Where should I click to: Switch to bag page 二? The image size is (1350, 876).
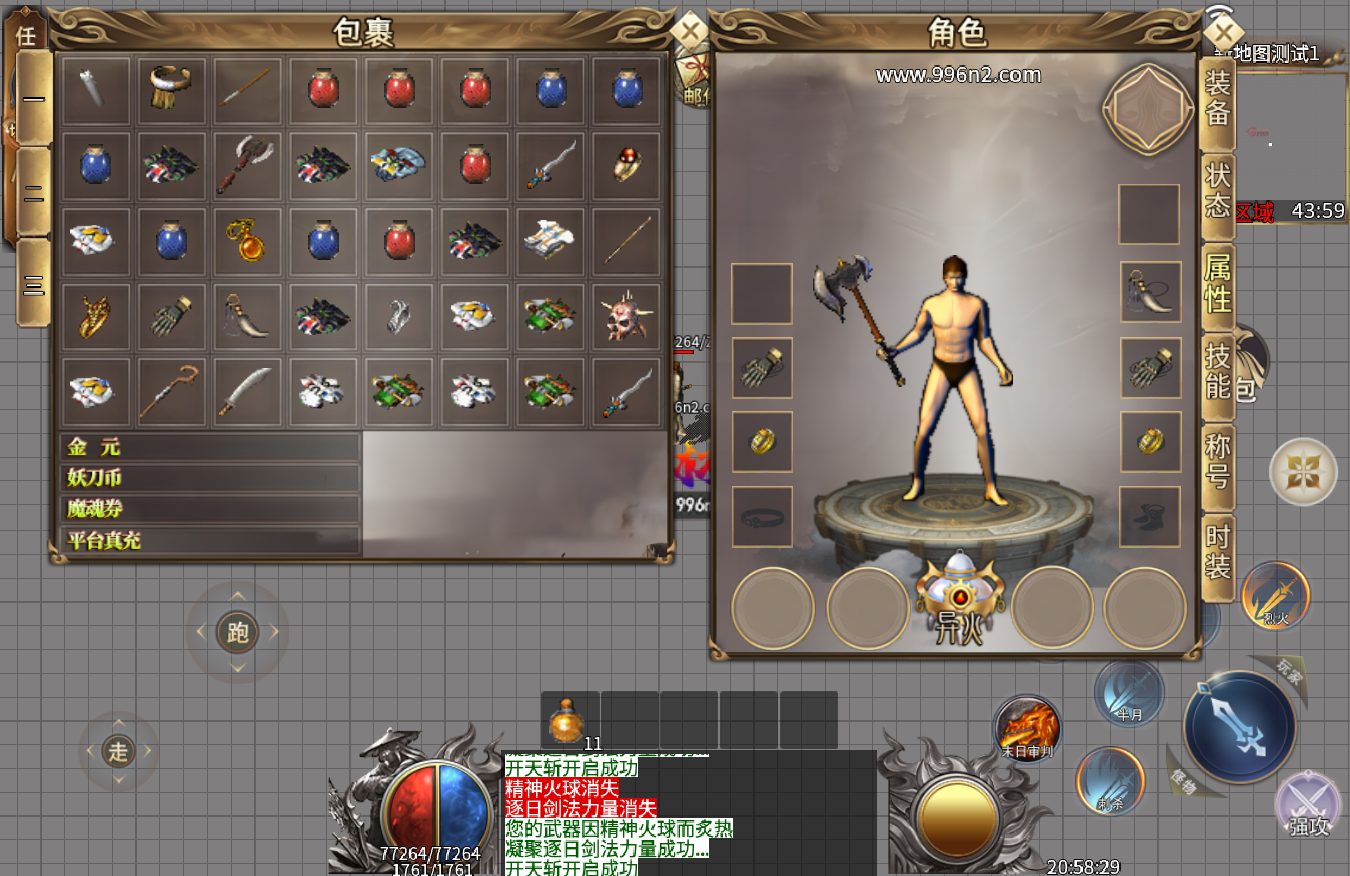point(34,190)
